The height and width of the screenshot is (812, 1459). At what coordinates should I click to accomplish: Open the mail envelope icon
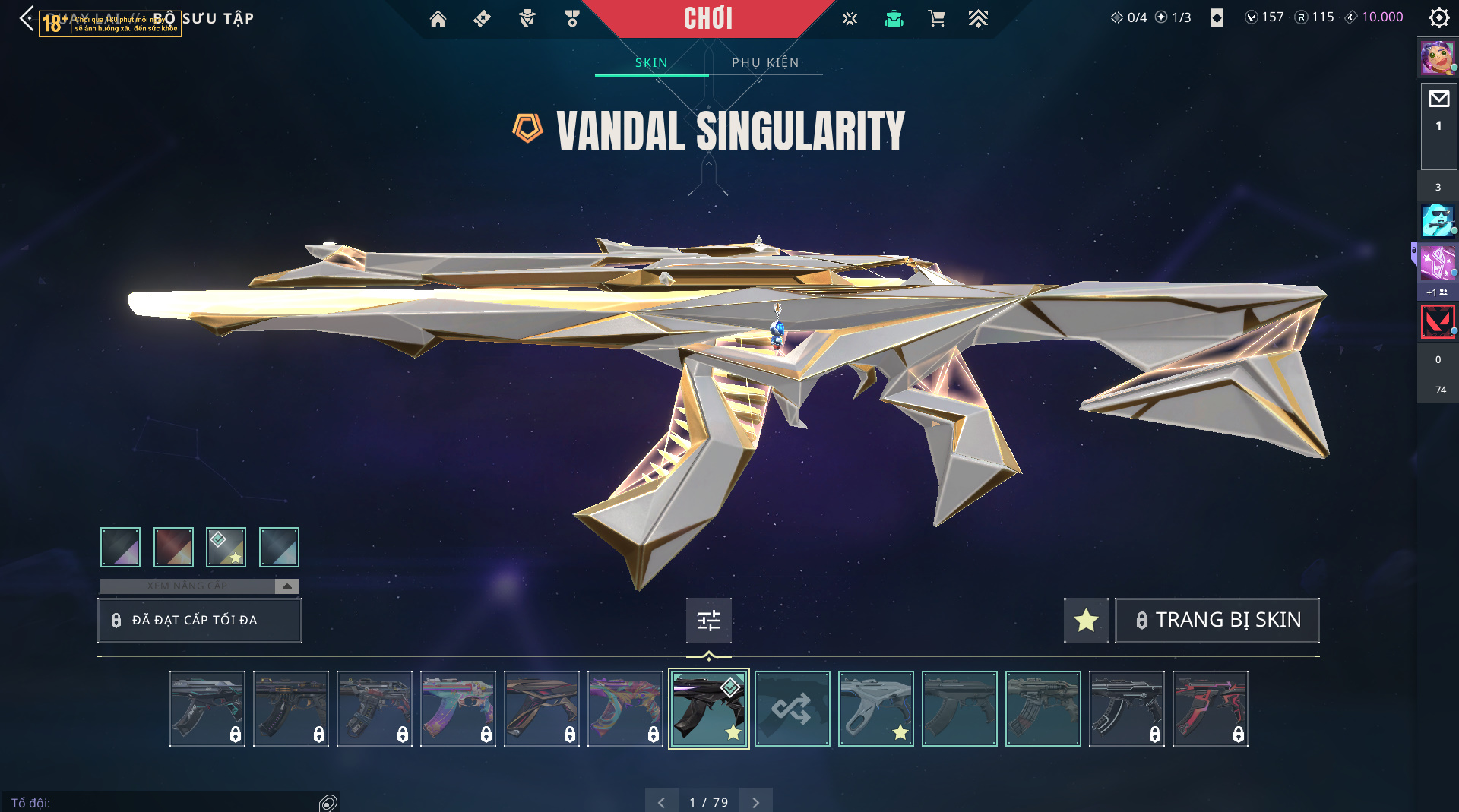(x=1438, y=99)
